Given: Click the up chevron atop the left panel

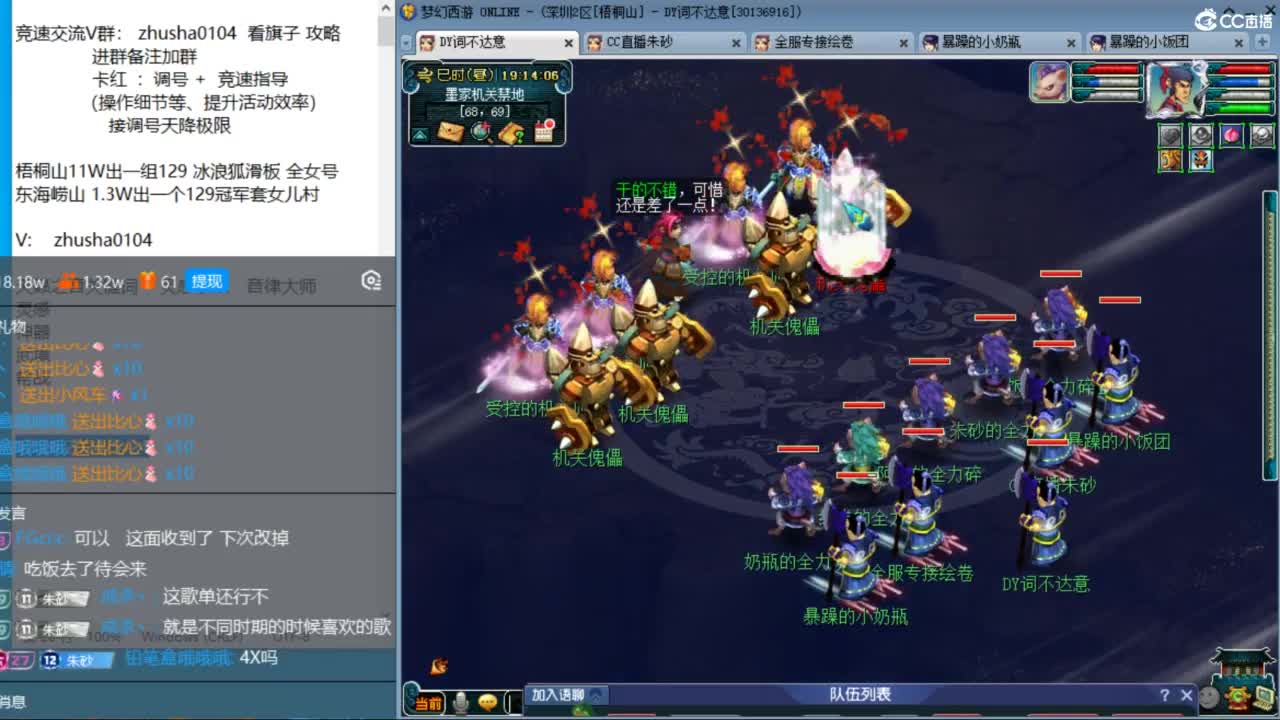Looking at the screenshot, I should pyautogui.click(x=385, y=8).
